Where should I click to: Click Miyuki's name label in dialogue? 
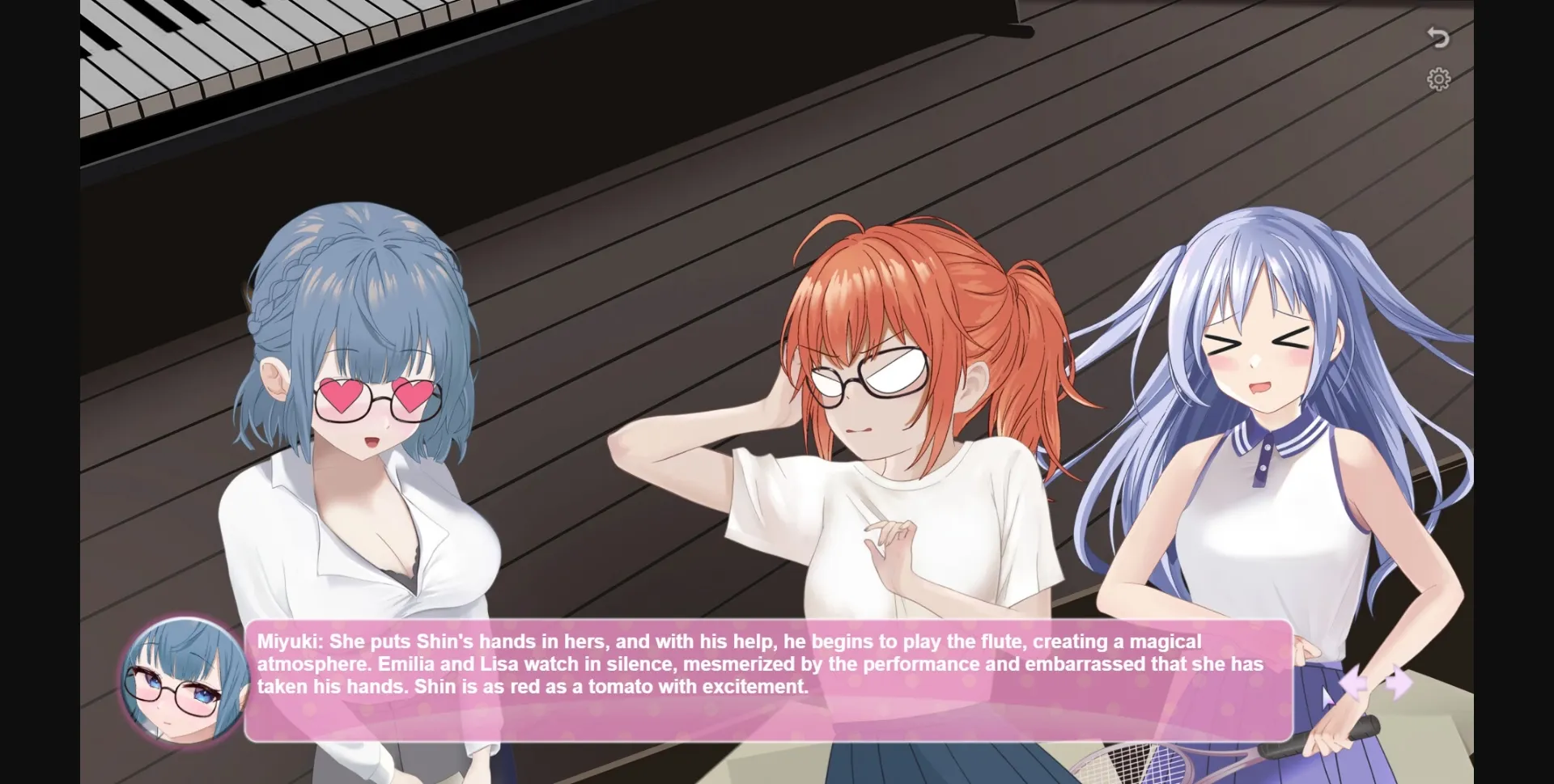coord(282,642)
